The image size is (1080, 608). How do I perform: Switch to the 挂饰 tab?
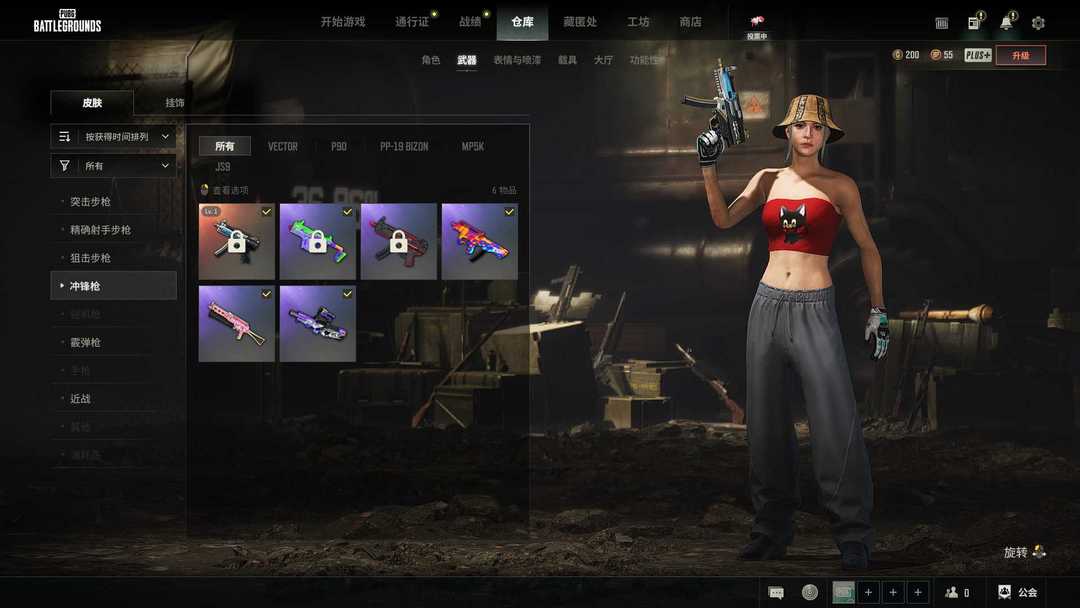click(175, 103)
